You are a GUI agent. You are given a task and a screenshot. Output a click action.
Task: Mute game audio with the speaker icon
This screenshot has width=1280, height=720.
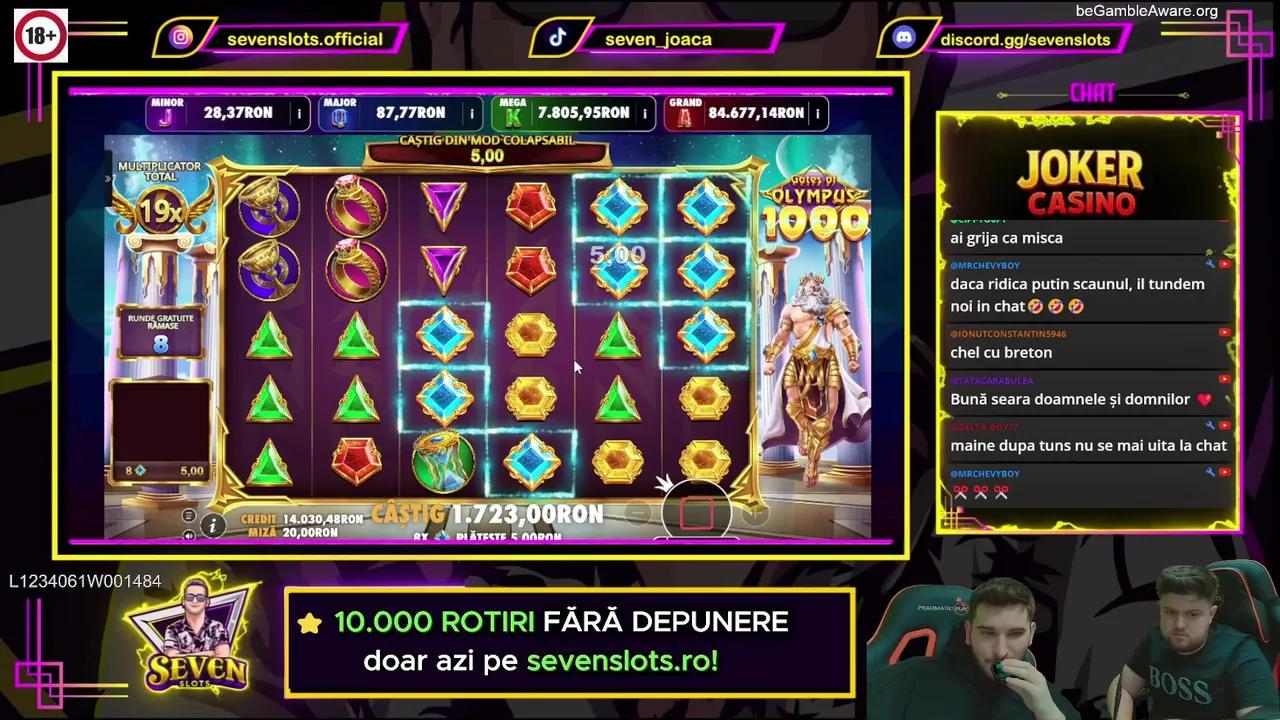pos(188,534)
